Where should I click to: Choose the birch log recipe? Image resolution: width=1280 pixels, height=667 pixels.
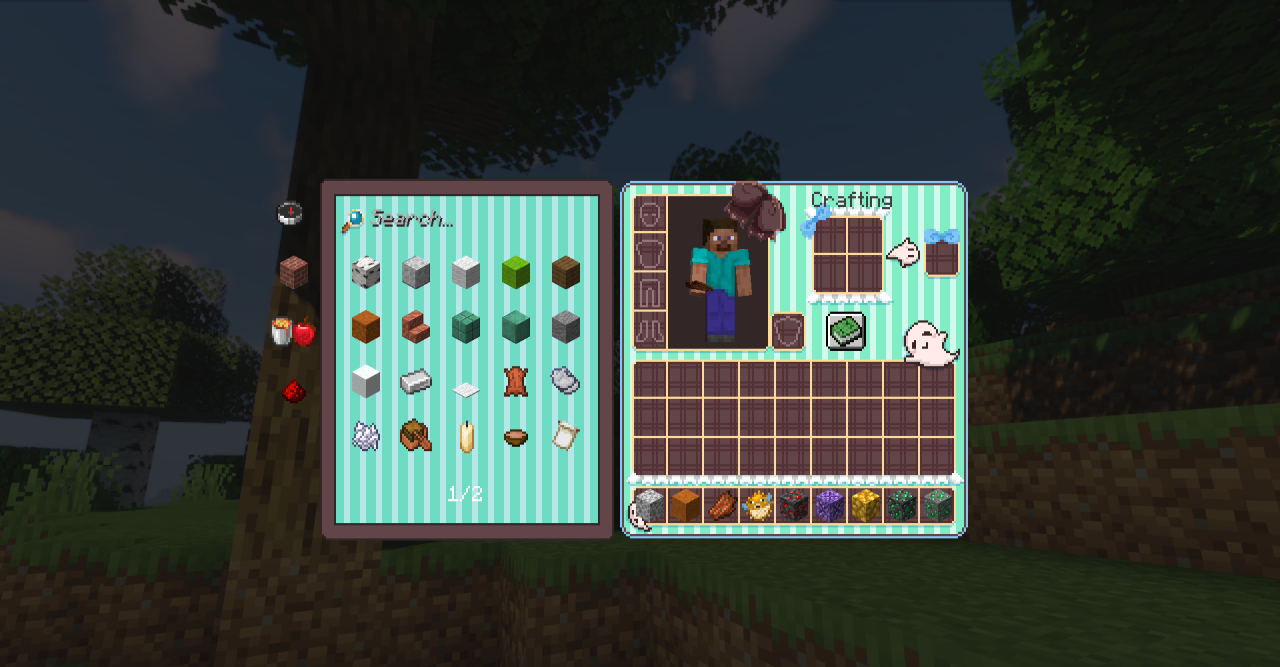(x=366, y=272)
